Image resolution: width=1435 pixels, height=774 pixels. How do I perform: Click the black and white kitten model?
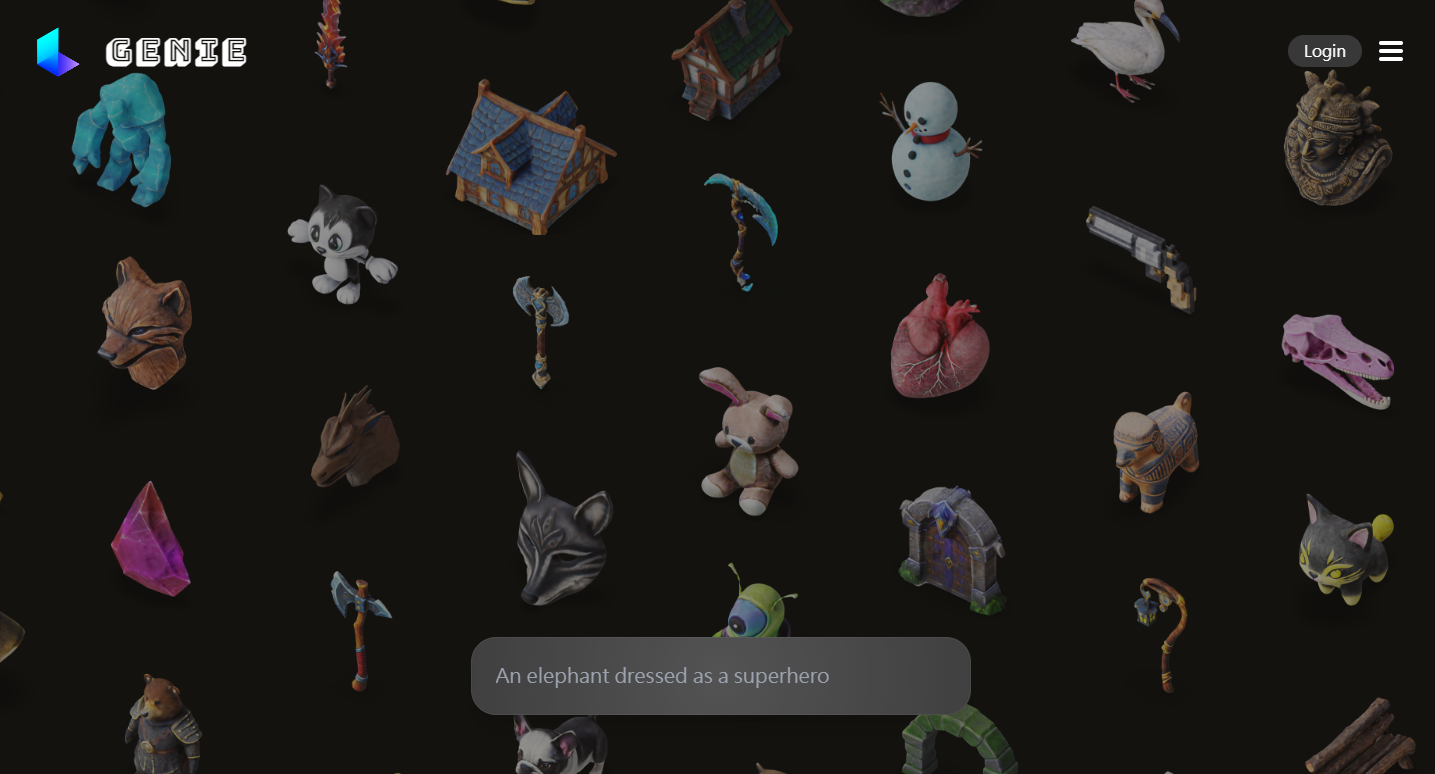344,243
